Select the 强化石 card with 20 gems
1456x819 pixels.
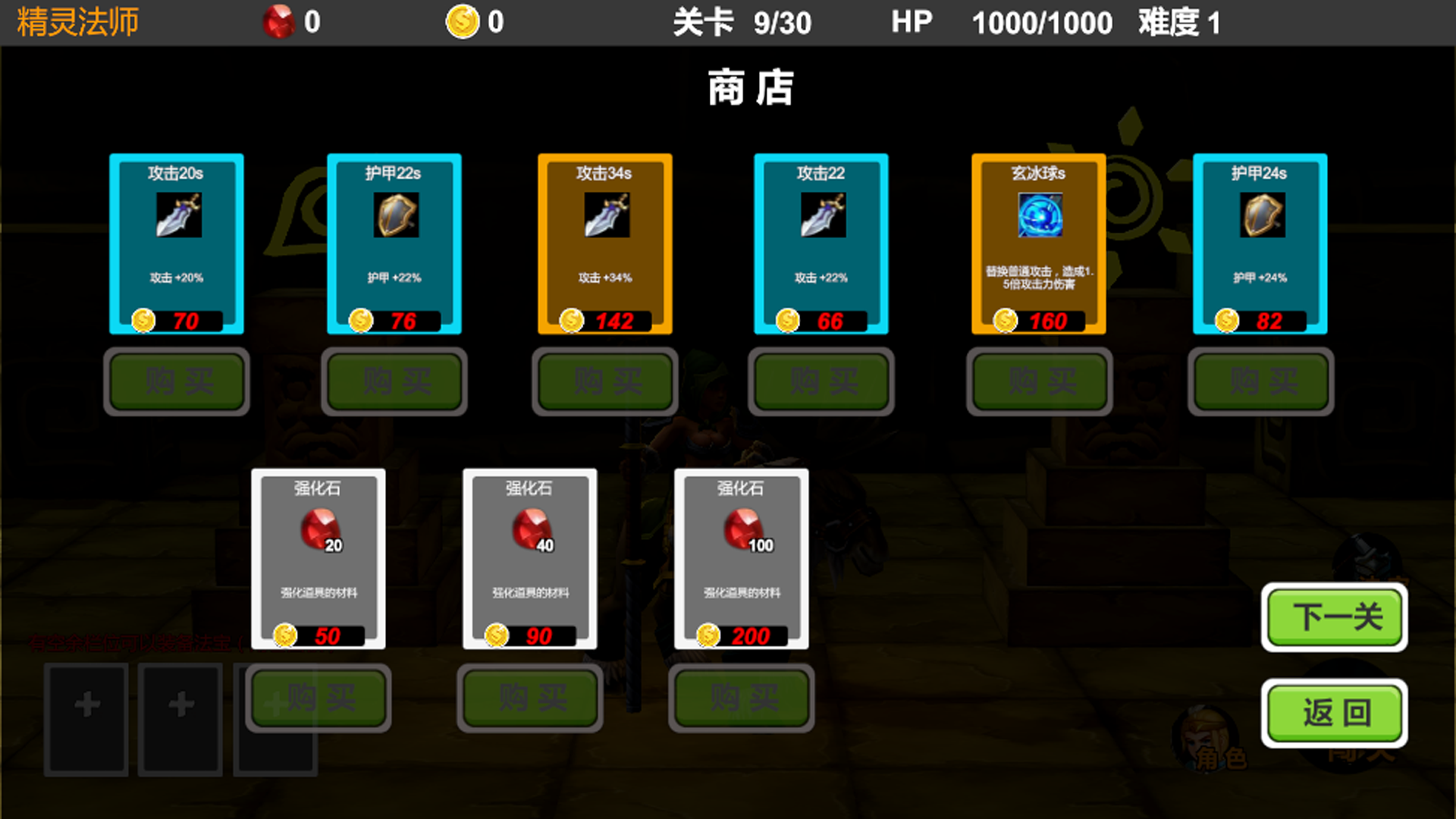318,558
